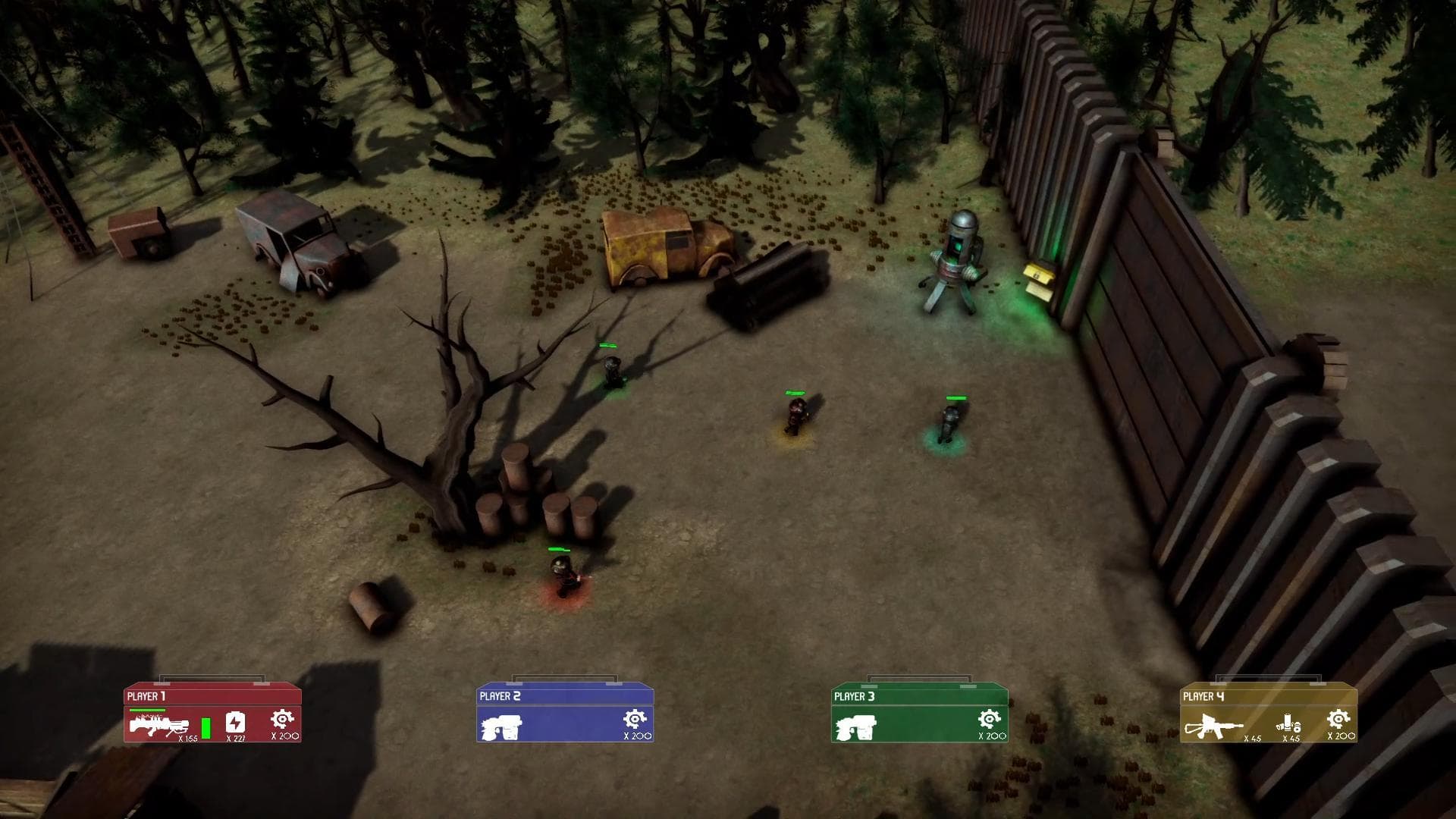Screen dimensions: 1456x819
Task: Click the yellow Player 4 panel header
Action: (1268, 696)
